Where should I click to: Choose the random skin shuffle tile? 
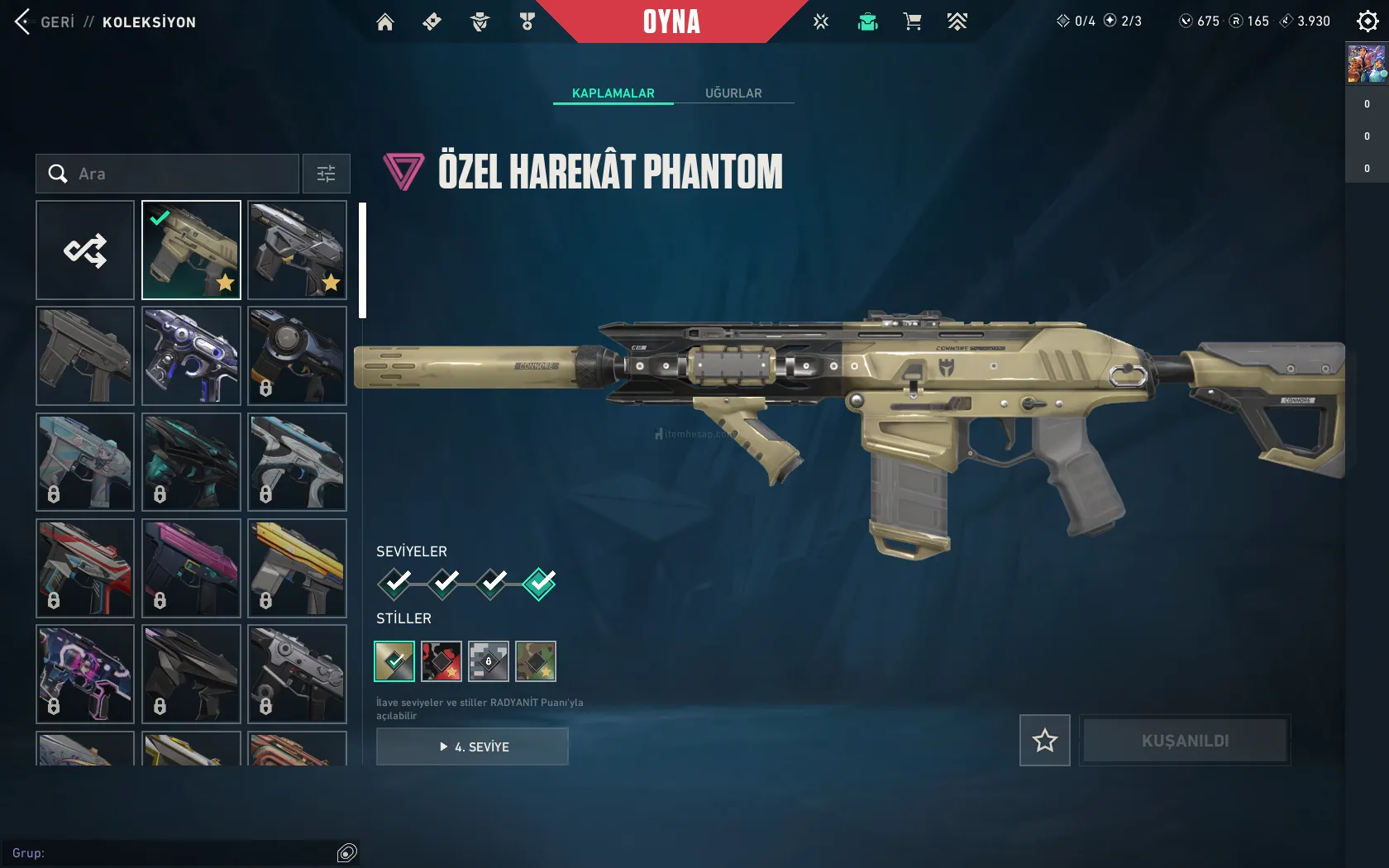[x=85, y=250]
